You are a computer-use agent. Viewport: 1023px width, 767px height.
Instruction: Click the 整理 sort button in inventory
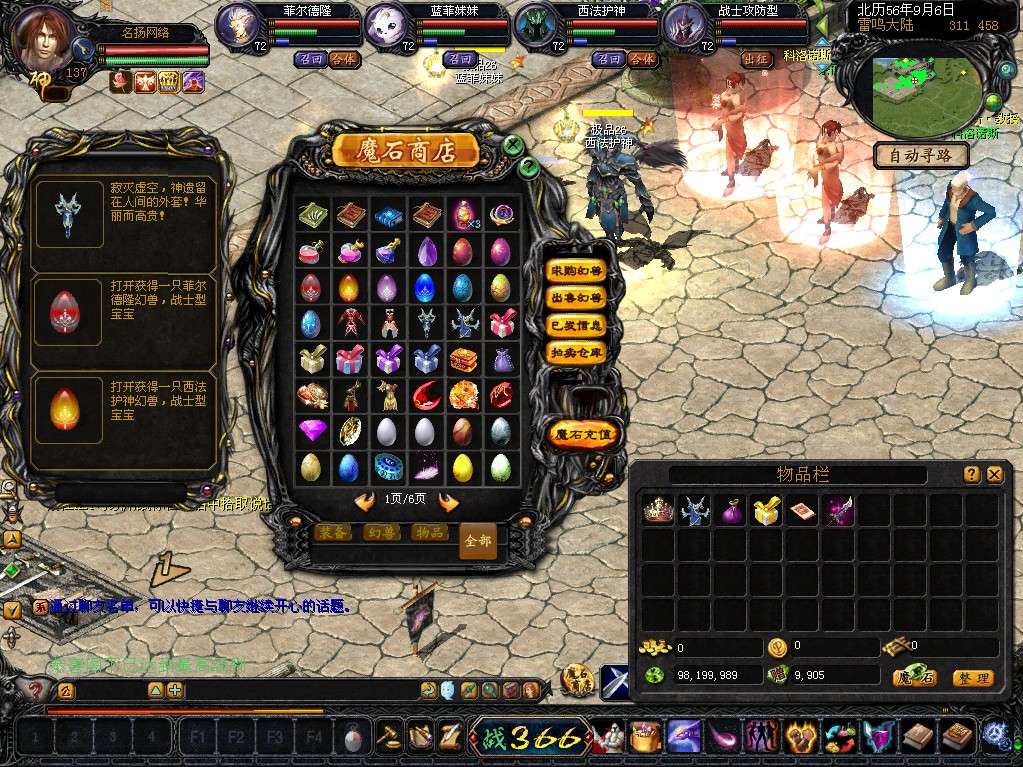972,678
